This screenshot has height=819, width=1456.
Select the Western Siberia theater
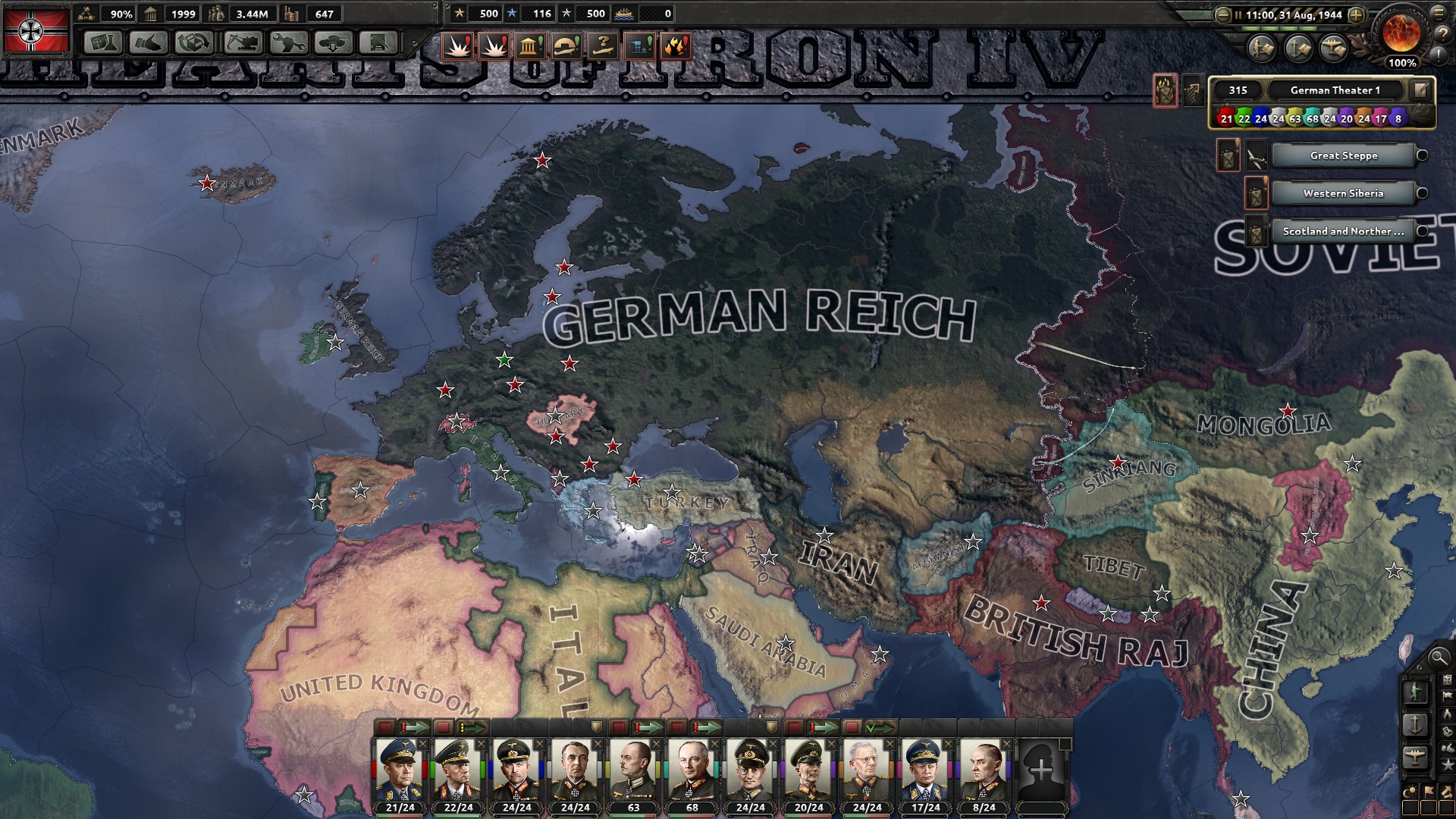pos(1343,193)
